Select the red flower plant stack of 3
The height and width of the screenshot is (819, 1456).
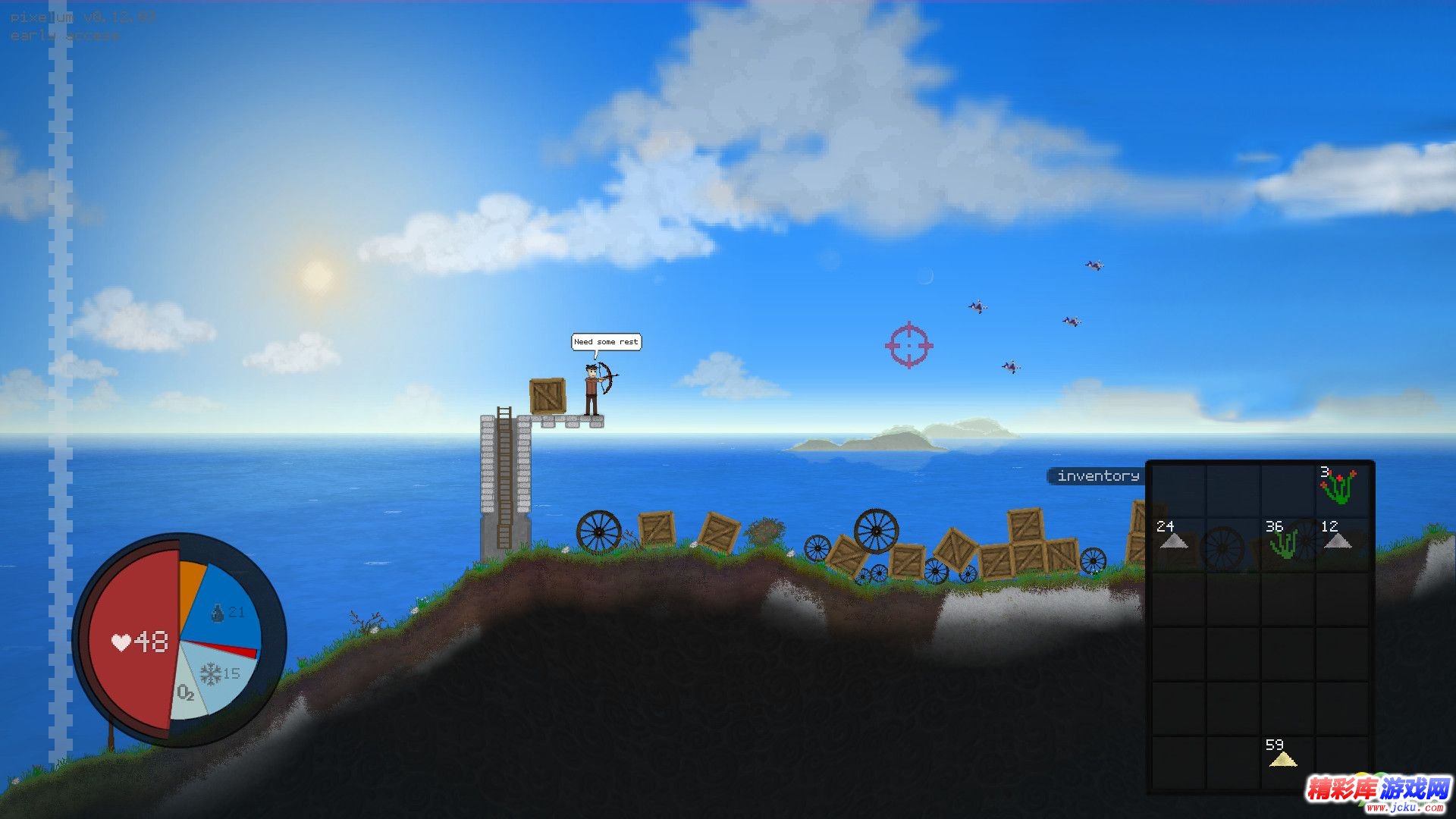click(x=1339, y=488)
